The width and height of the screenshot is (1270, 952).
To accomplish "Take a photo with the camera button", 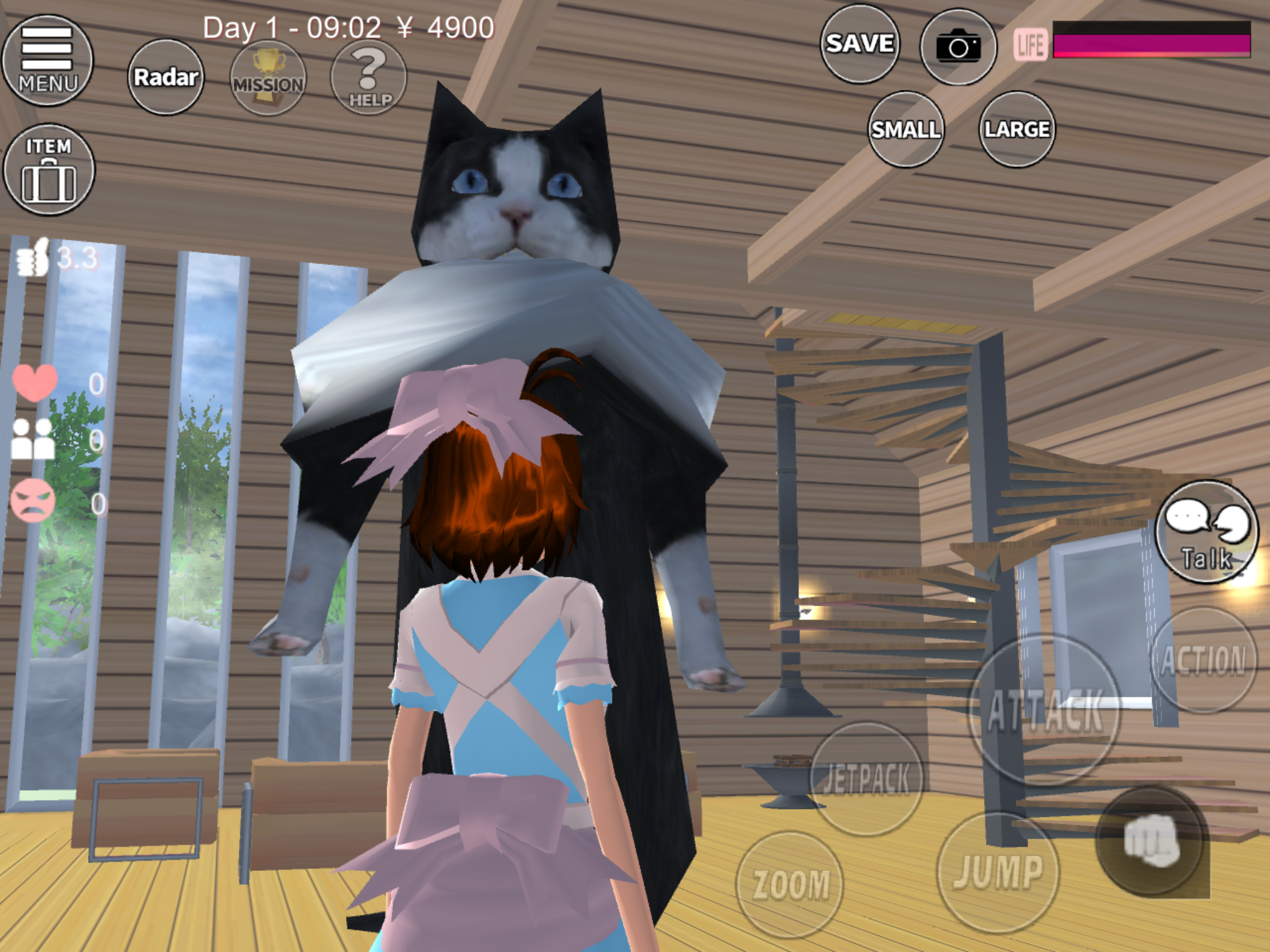I will click(958, 46).
